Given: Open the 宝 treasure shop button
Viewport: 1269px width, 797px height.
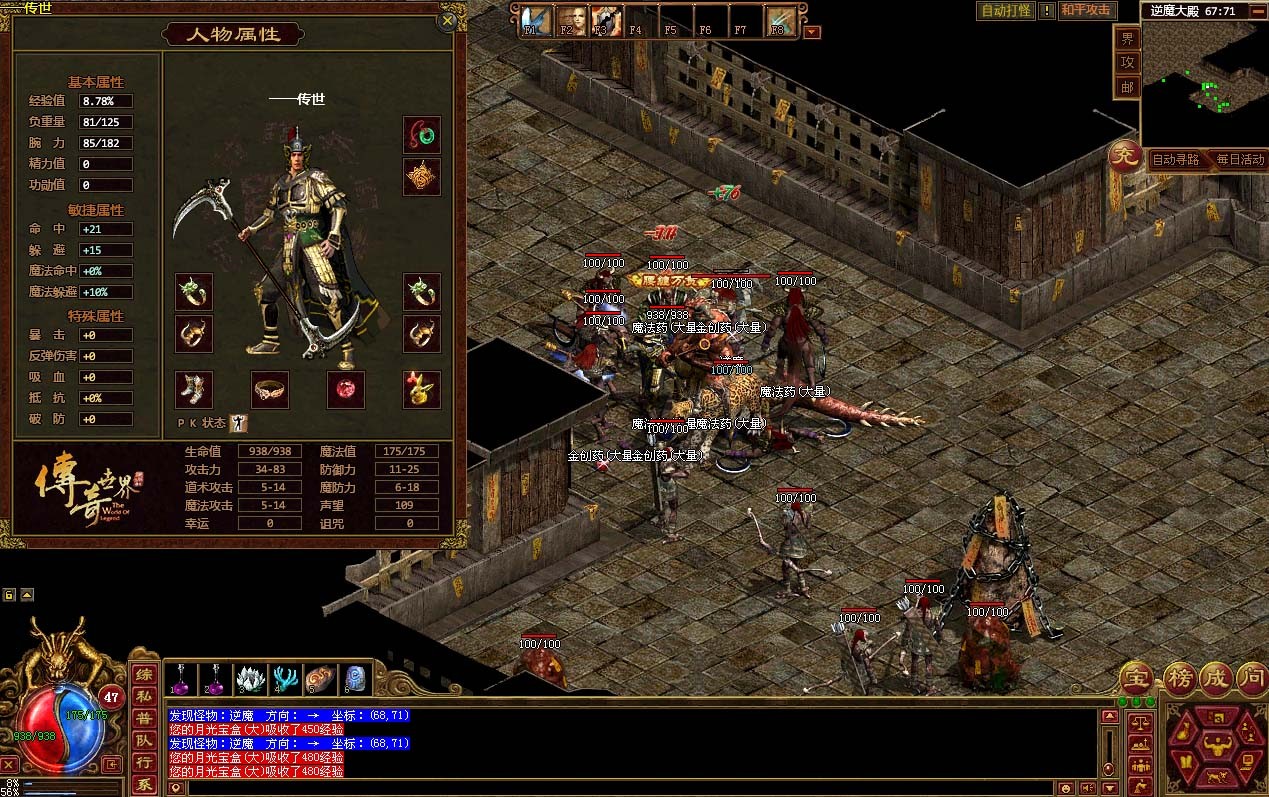Looking at the screenshot, I should (x=1136, y=675).
